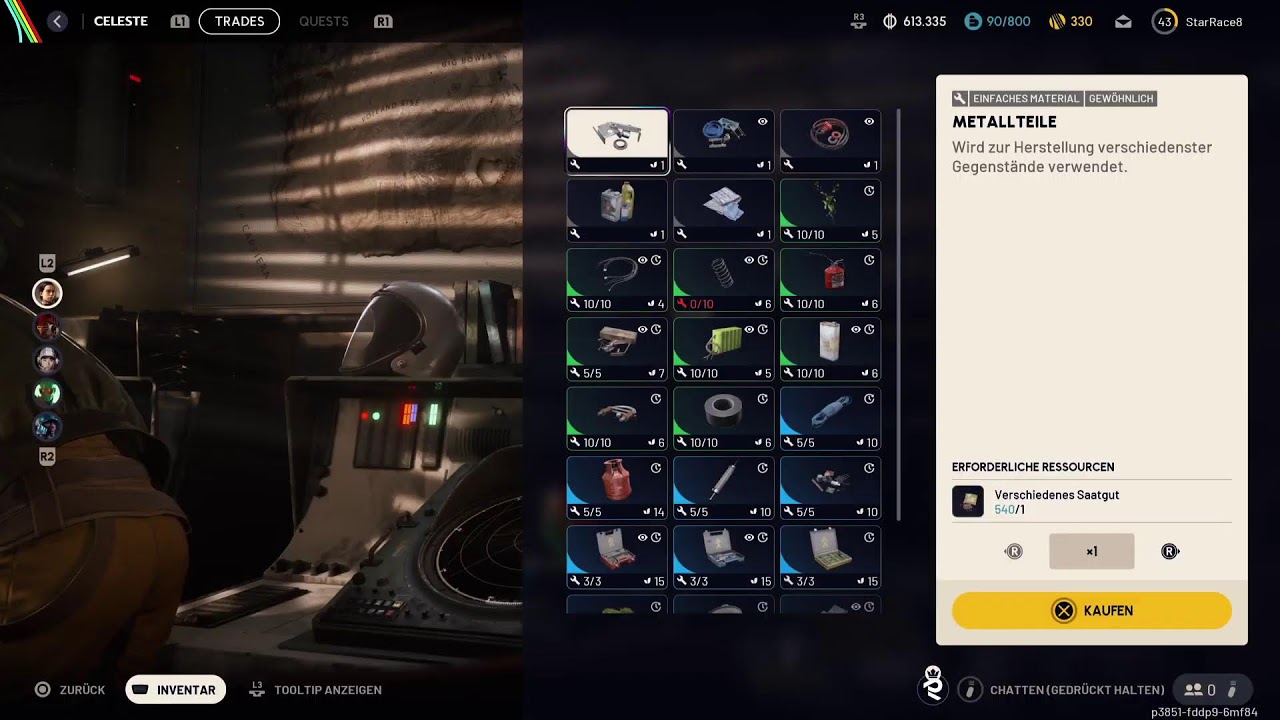Select the Trades tab
Screen dimensions: 1280x720
pos(239,21)
